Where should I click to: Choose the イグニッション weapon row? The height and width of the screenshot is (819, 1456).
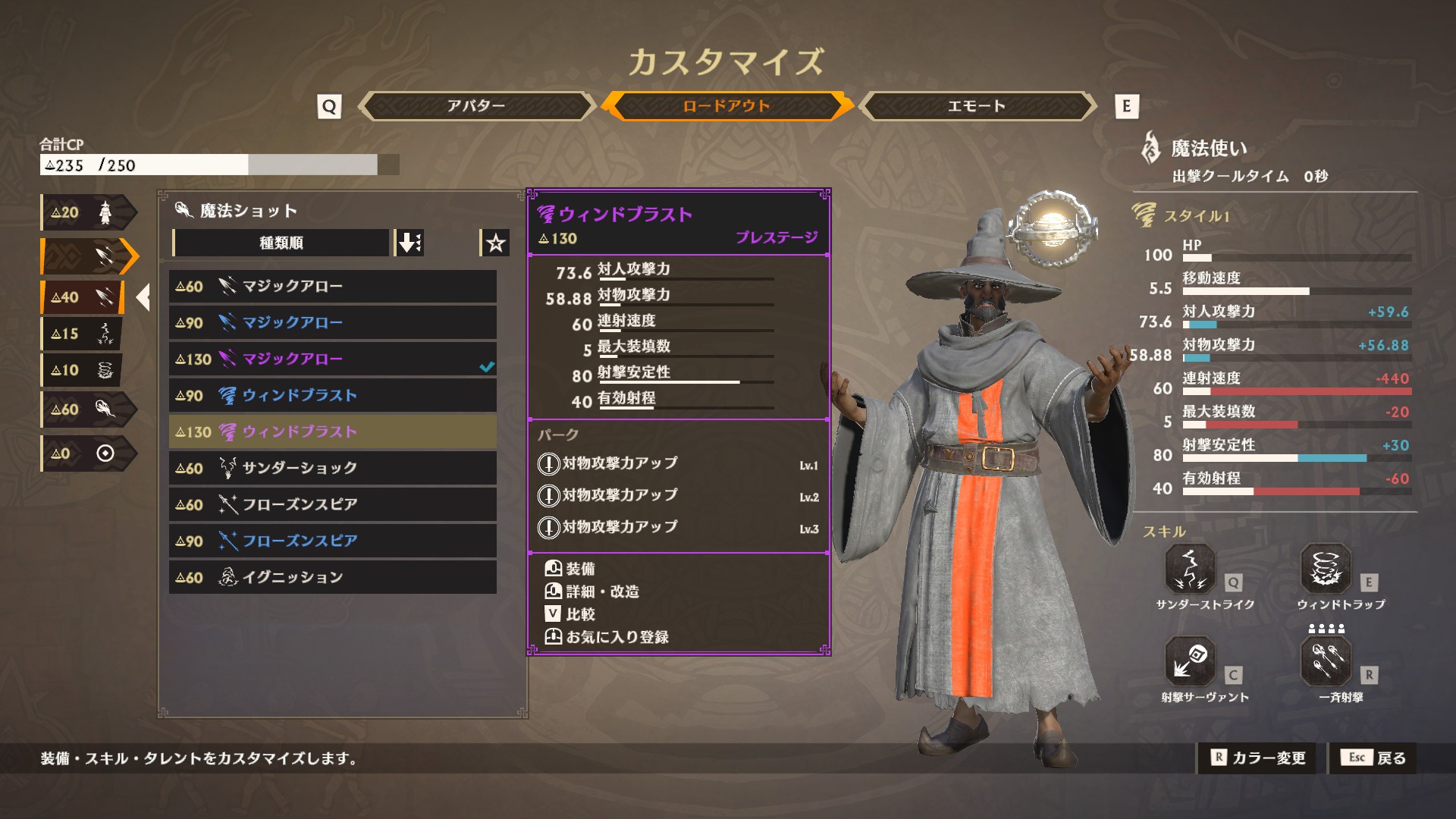[x=332, y=577]
